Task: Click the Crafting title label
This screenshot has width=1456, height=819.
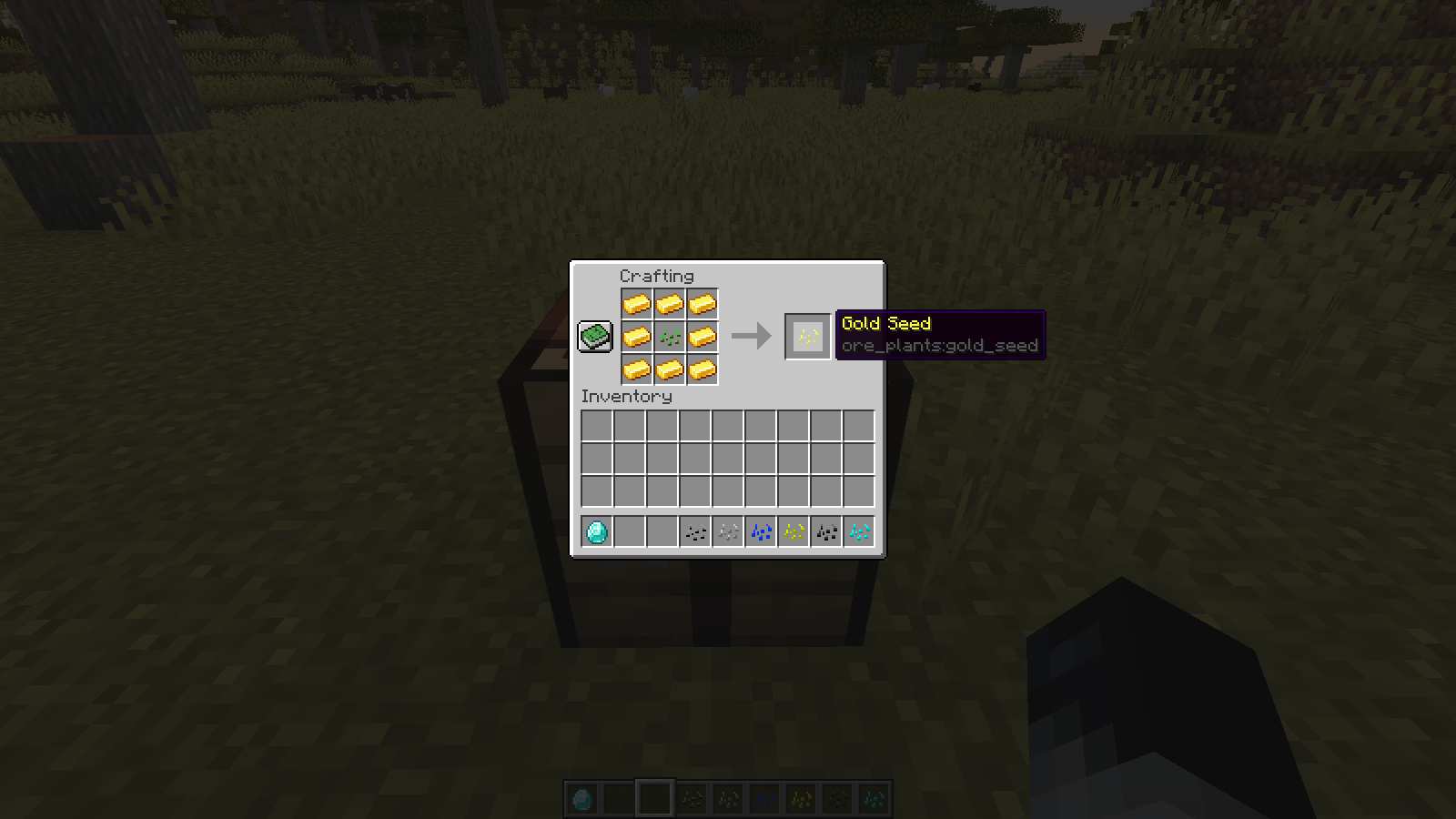Action: [x=657, y=276]
